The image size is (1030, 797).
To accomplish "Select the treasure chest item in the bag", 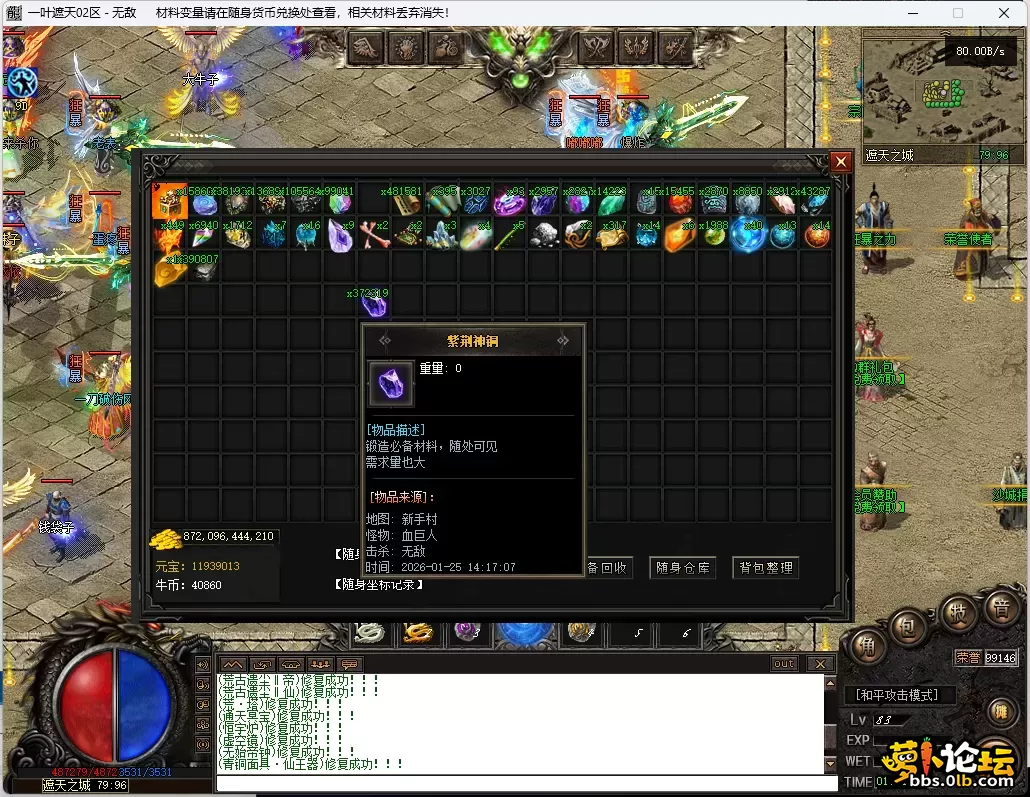I will point(169,203).
